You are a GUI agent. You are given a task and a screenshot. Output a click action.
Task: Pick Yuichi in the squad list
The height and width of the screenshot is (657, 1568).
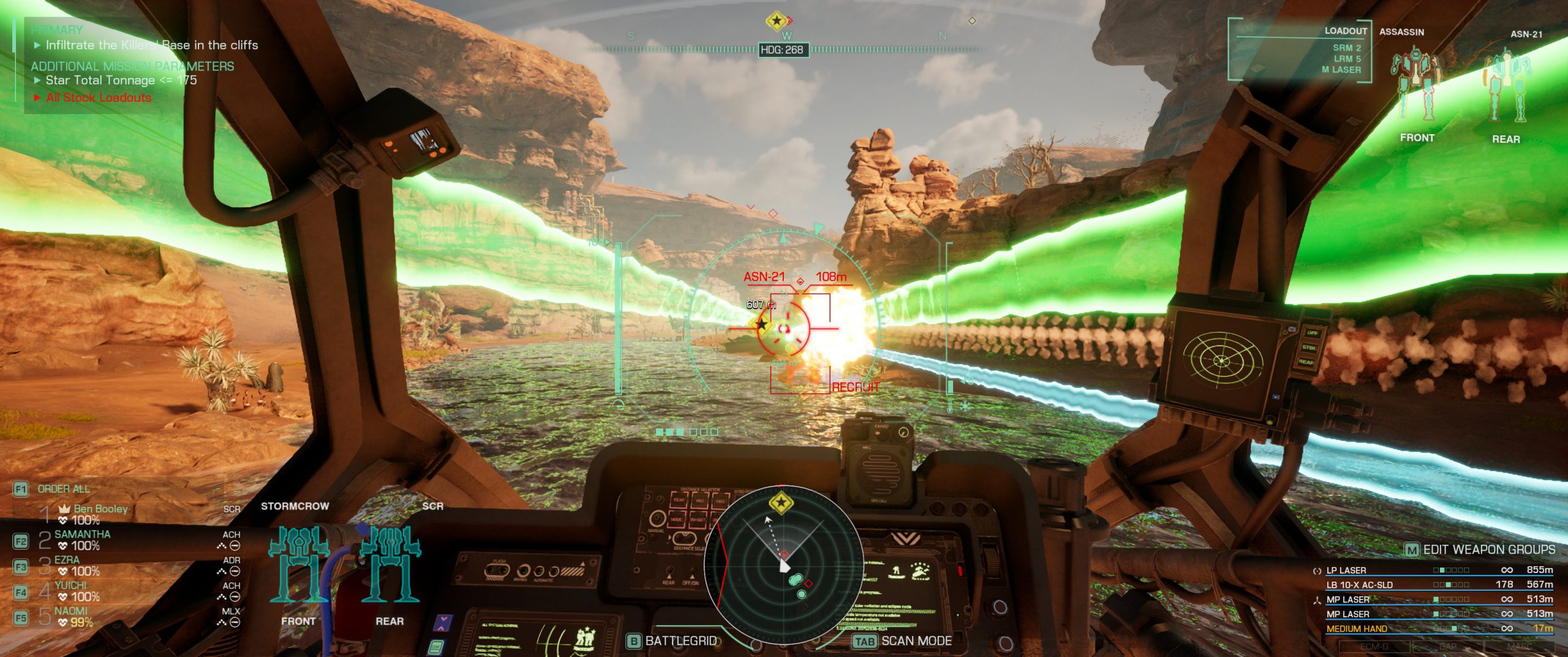(70, 586)
